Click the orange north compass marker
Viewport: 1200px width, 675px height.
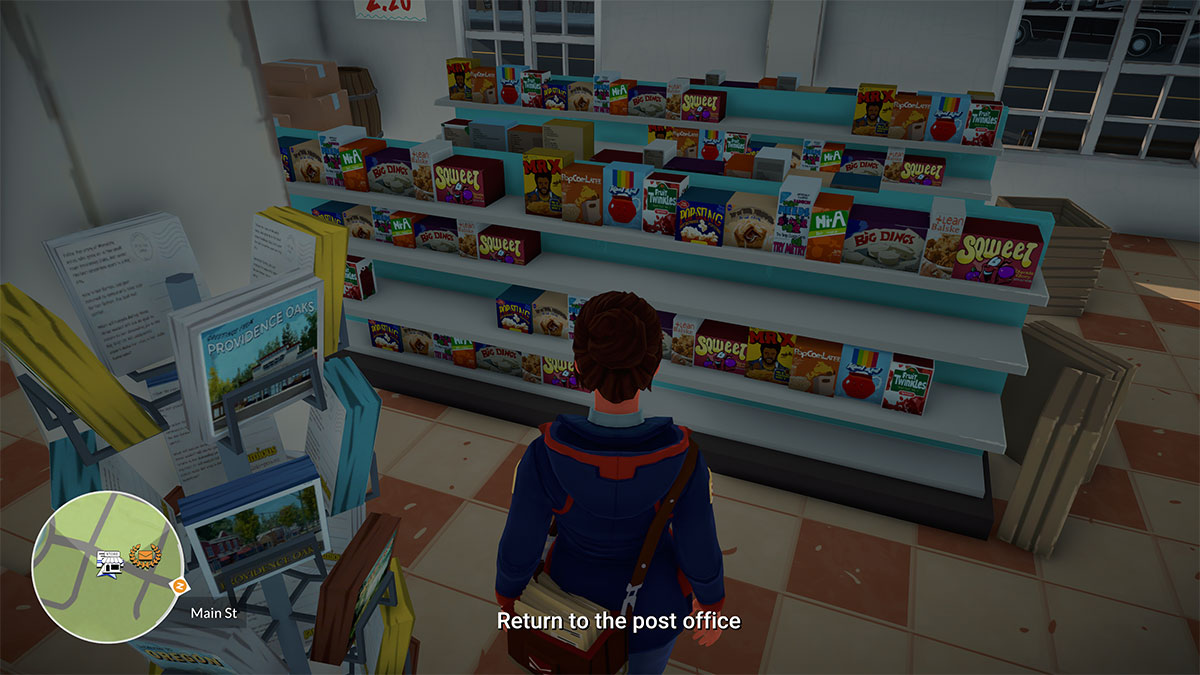(180, 585)
